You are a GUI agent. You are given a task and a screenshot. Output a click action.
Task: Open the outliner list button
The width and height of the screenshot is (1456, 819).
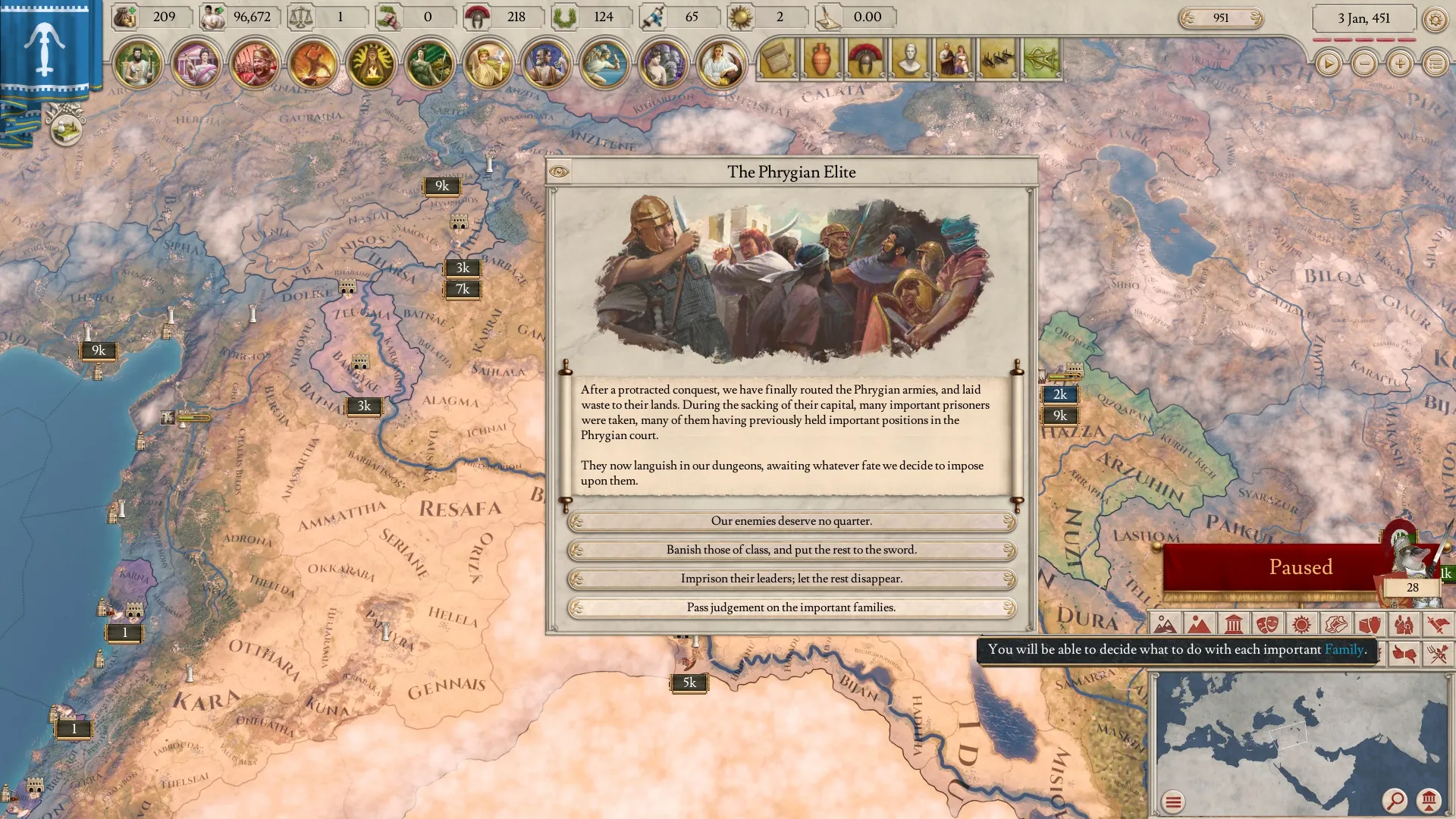tap(1436, 64)
